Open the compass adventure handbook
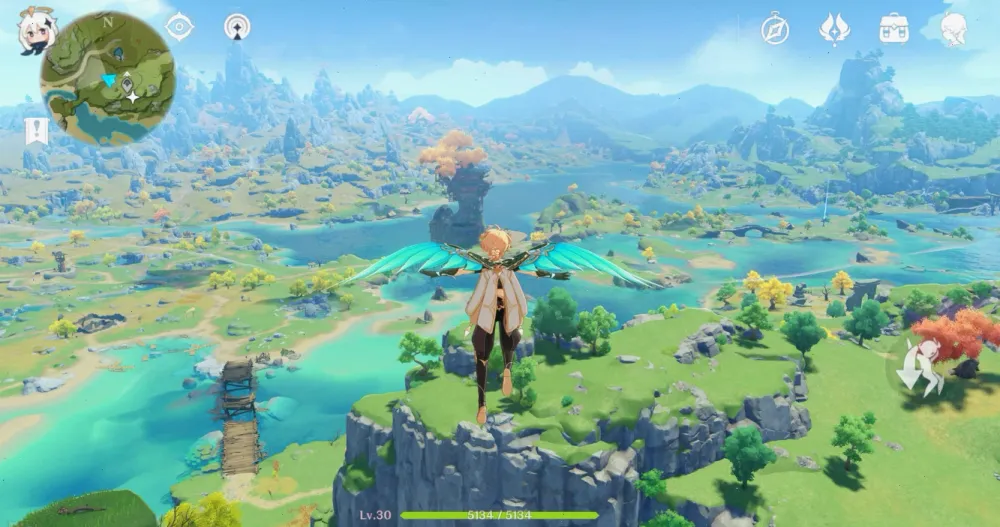 (x=775, y=29)
